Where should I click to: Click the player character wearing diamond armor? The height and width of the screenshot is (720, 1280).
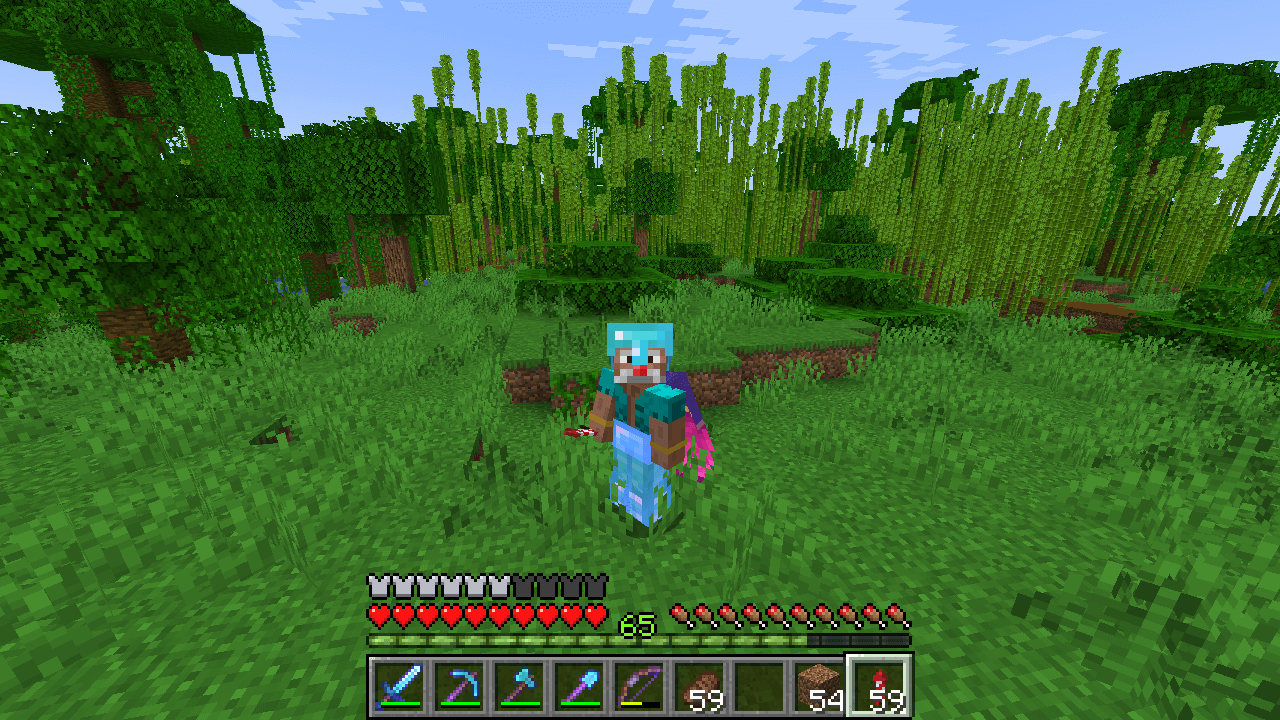640,410
